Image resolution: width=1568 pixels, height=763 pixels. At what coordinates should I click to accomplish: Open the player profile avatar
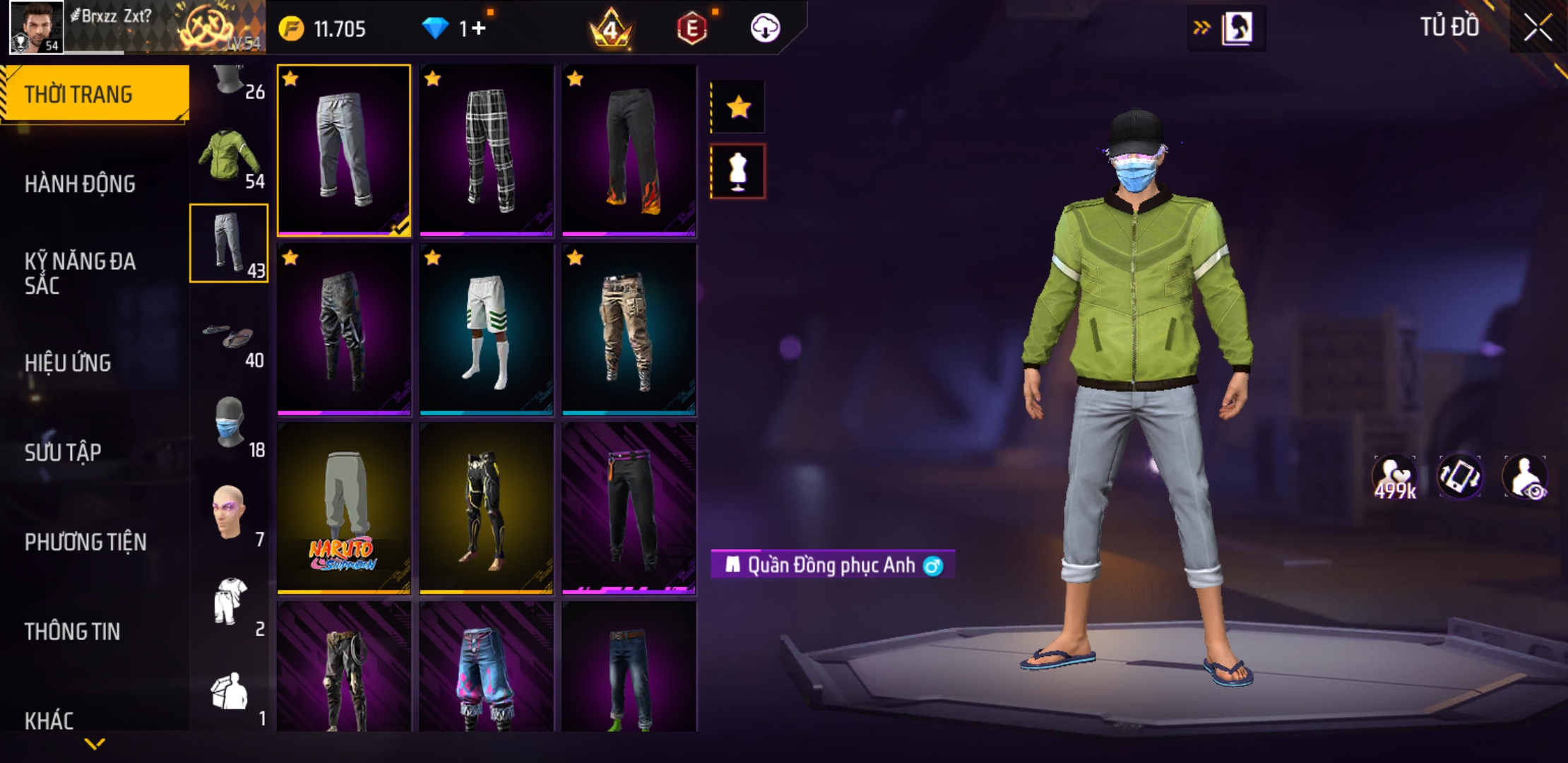click(36, 27)
